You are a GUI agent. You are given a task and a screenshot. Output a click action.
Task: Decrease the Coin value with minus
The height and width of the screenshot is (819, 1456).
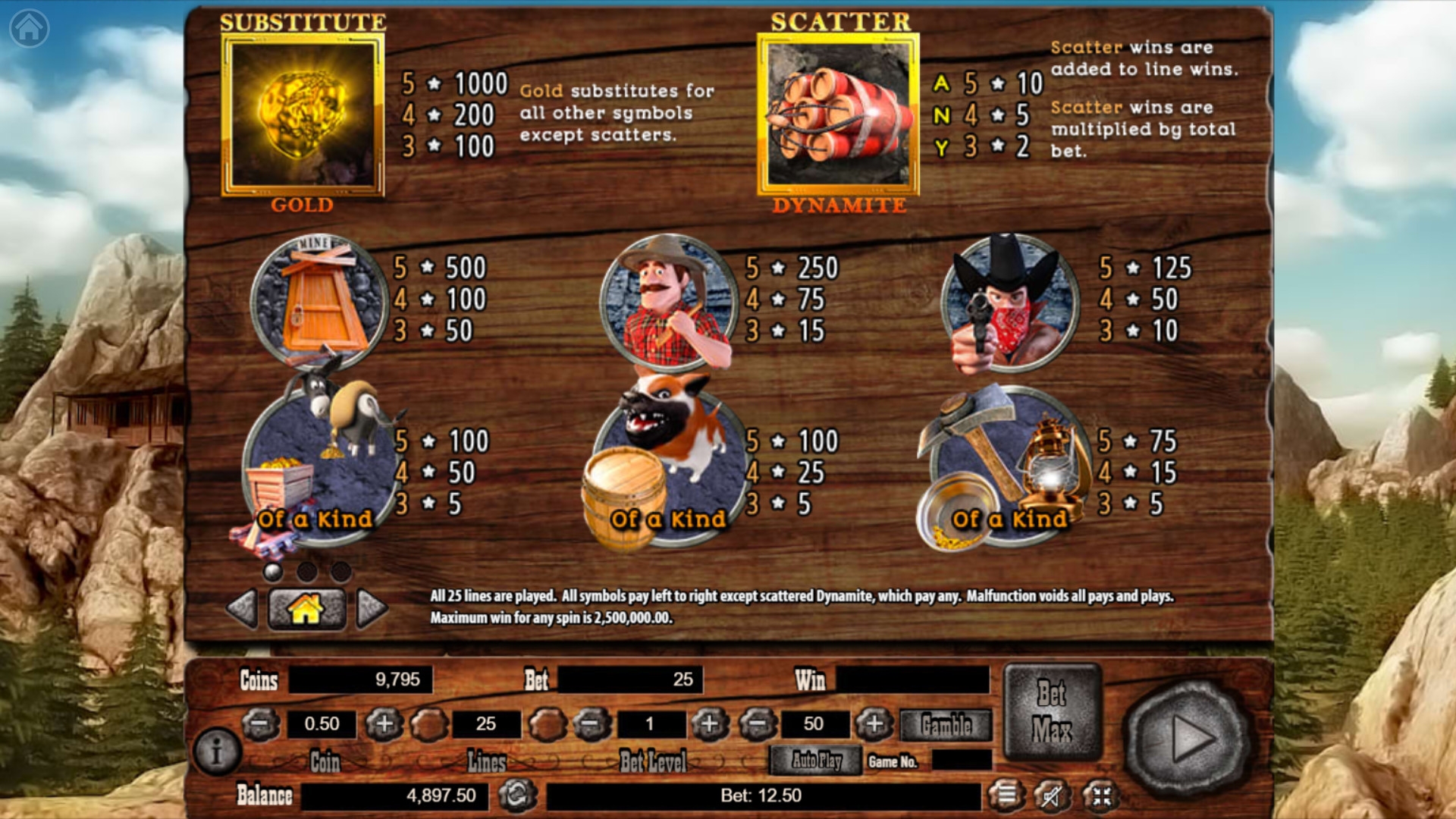[260, 724]
